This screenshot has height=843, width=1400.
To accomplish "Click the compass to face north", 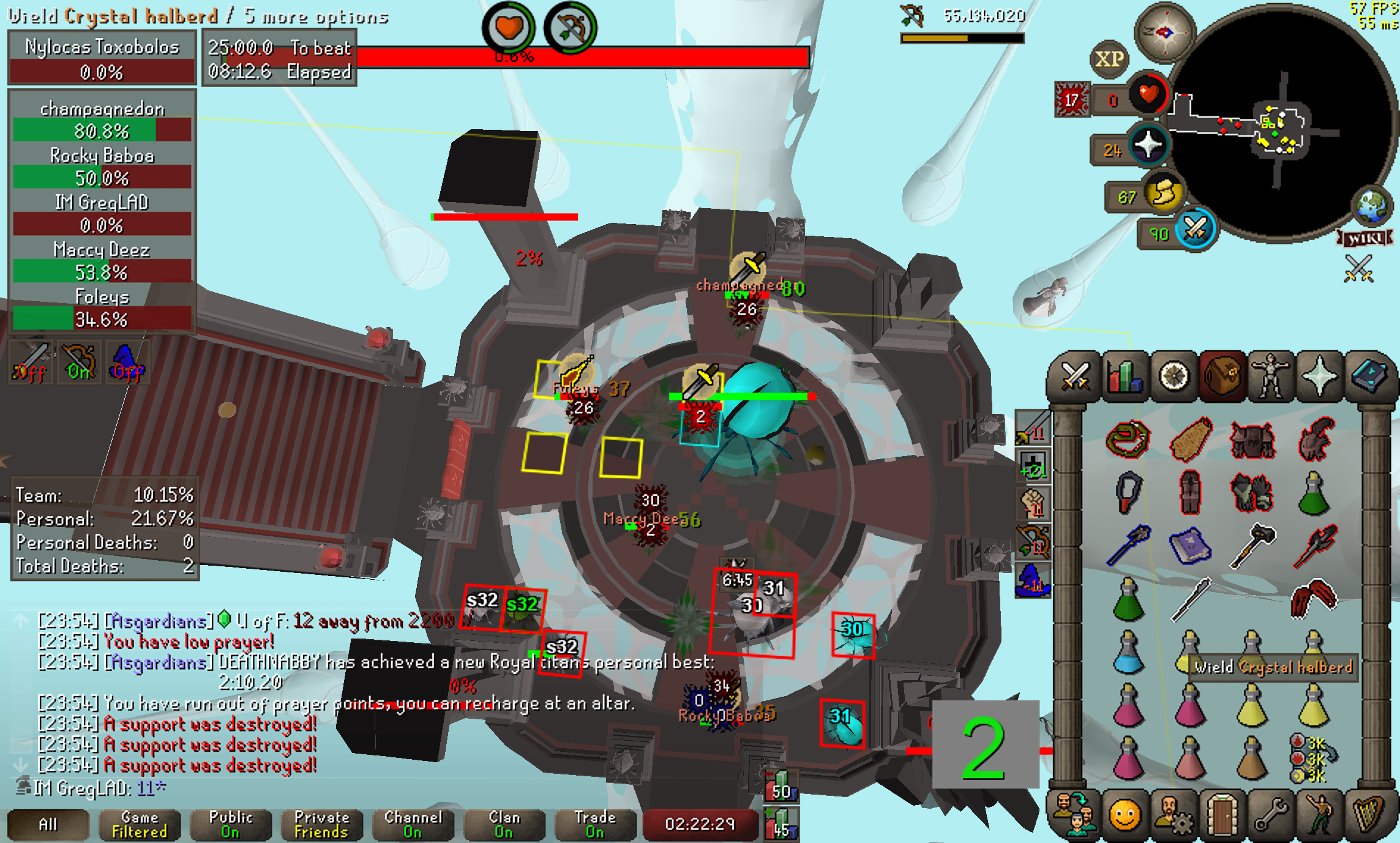I will (x=1164, y=32).
